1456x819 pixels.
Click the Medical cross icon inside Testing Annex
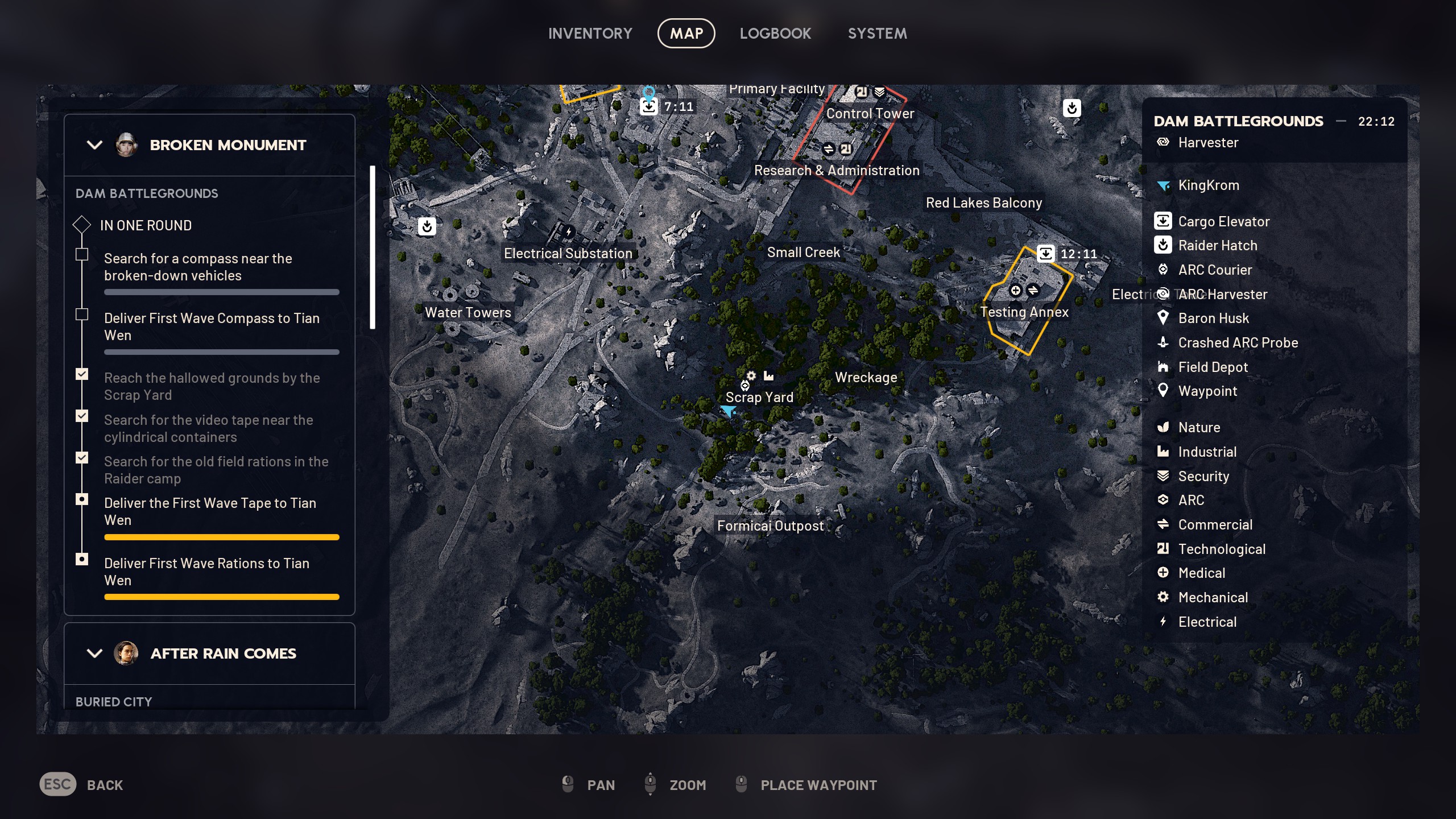tap(1016, 290)
